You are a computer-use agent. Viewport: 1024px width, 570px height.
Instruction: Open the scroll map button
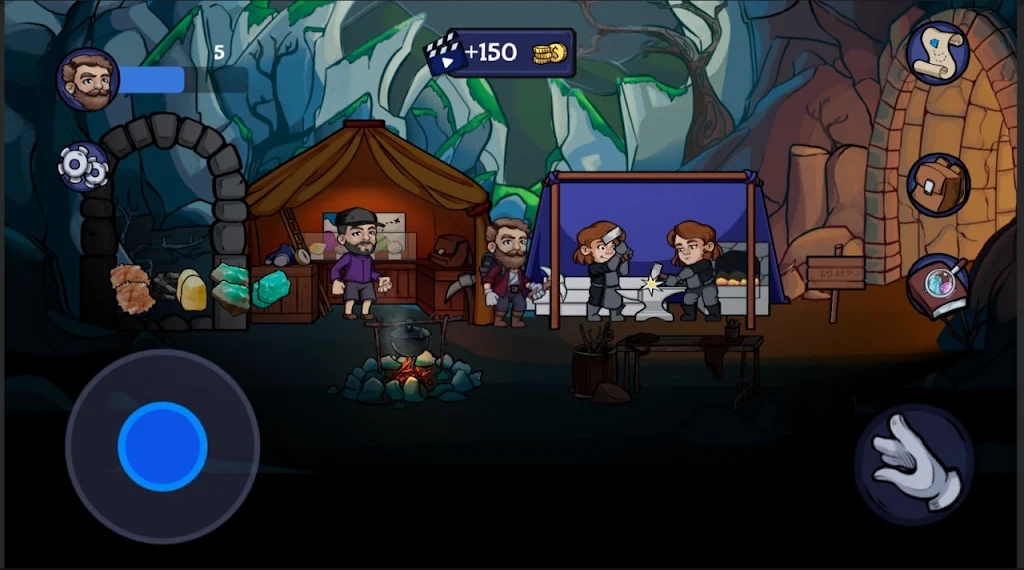click(937, 52)
